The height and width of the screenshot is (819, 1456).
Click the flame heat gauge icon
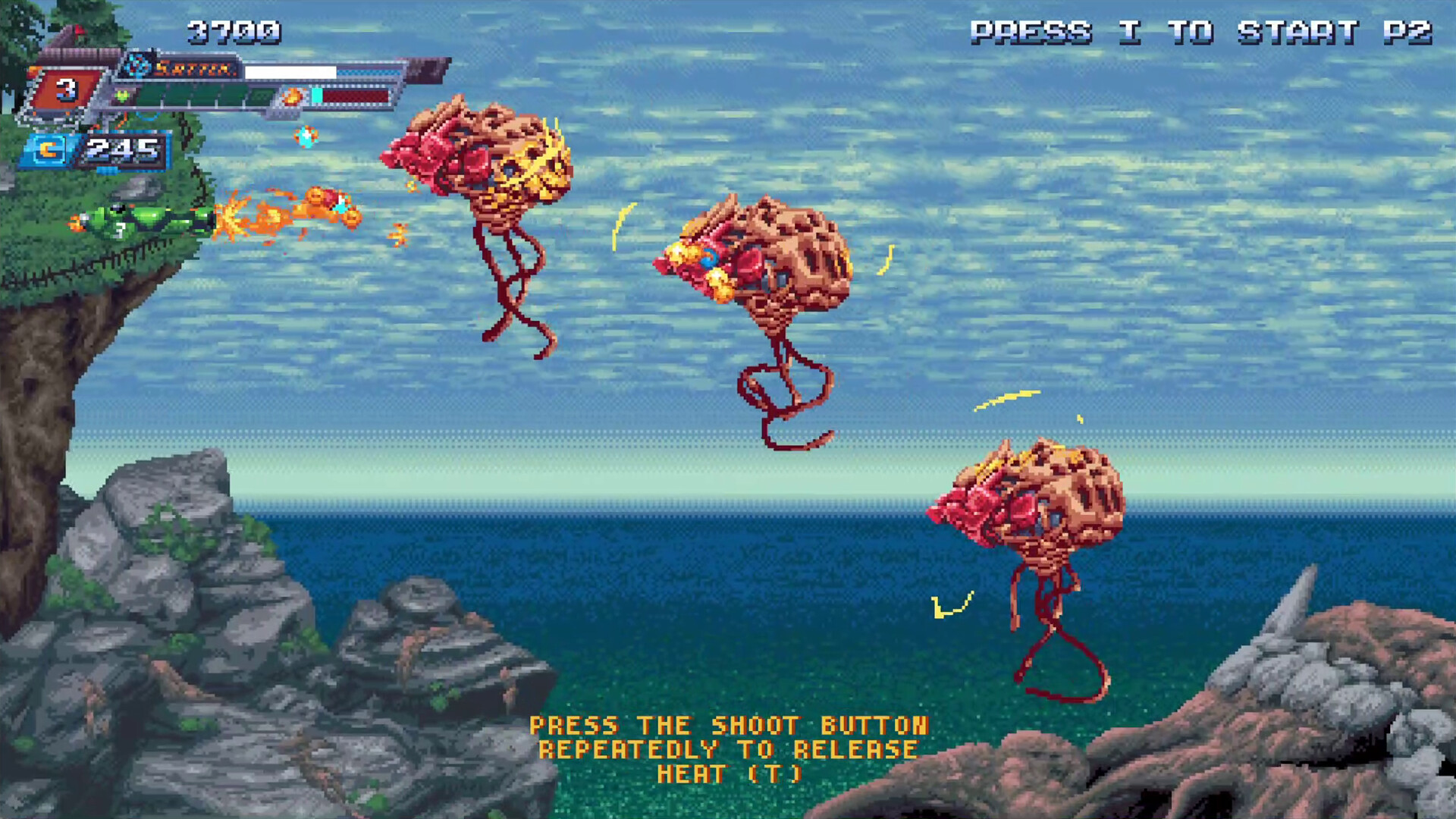click(x=292, y=96)
